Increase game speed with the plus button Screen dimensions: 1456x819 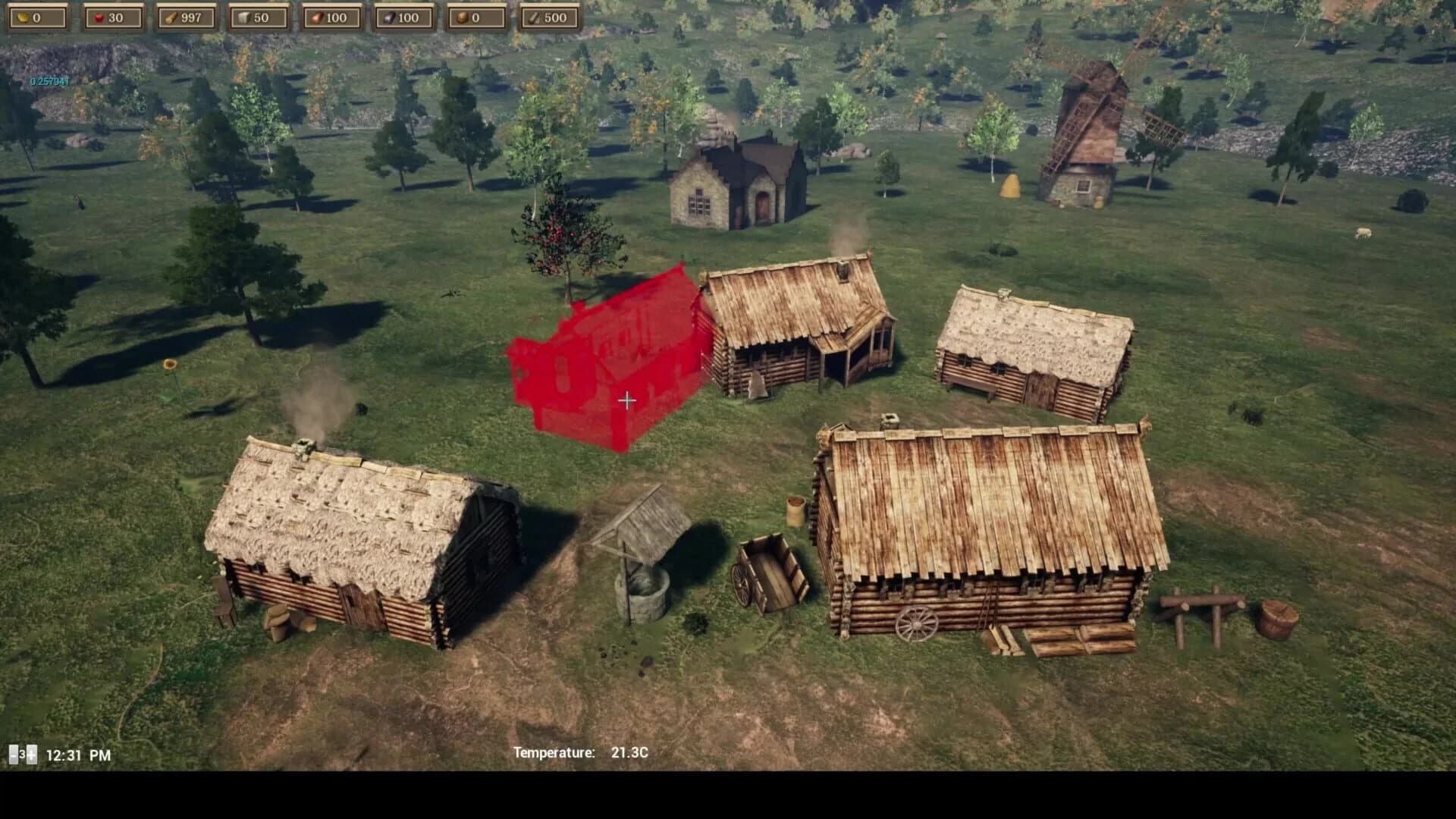pos(31,755)
